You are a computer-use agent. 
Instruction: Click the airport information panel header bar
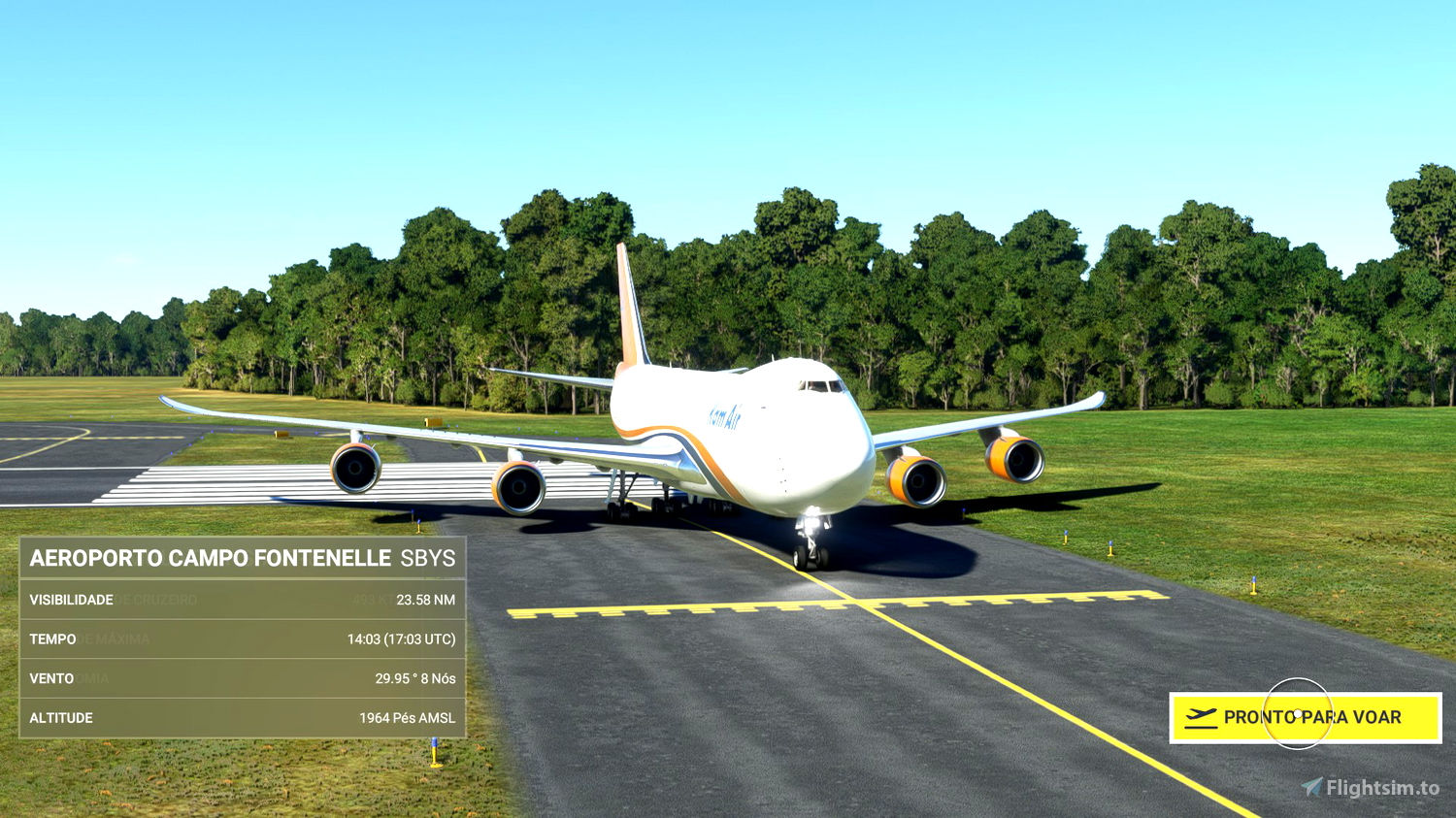[x=243, y=559]
